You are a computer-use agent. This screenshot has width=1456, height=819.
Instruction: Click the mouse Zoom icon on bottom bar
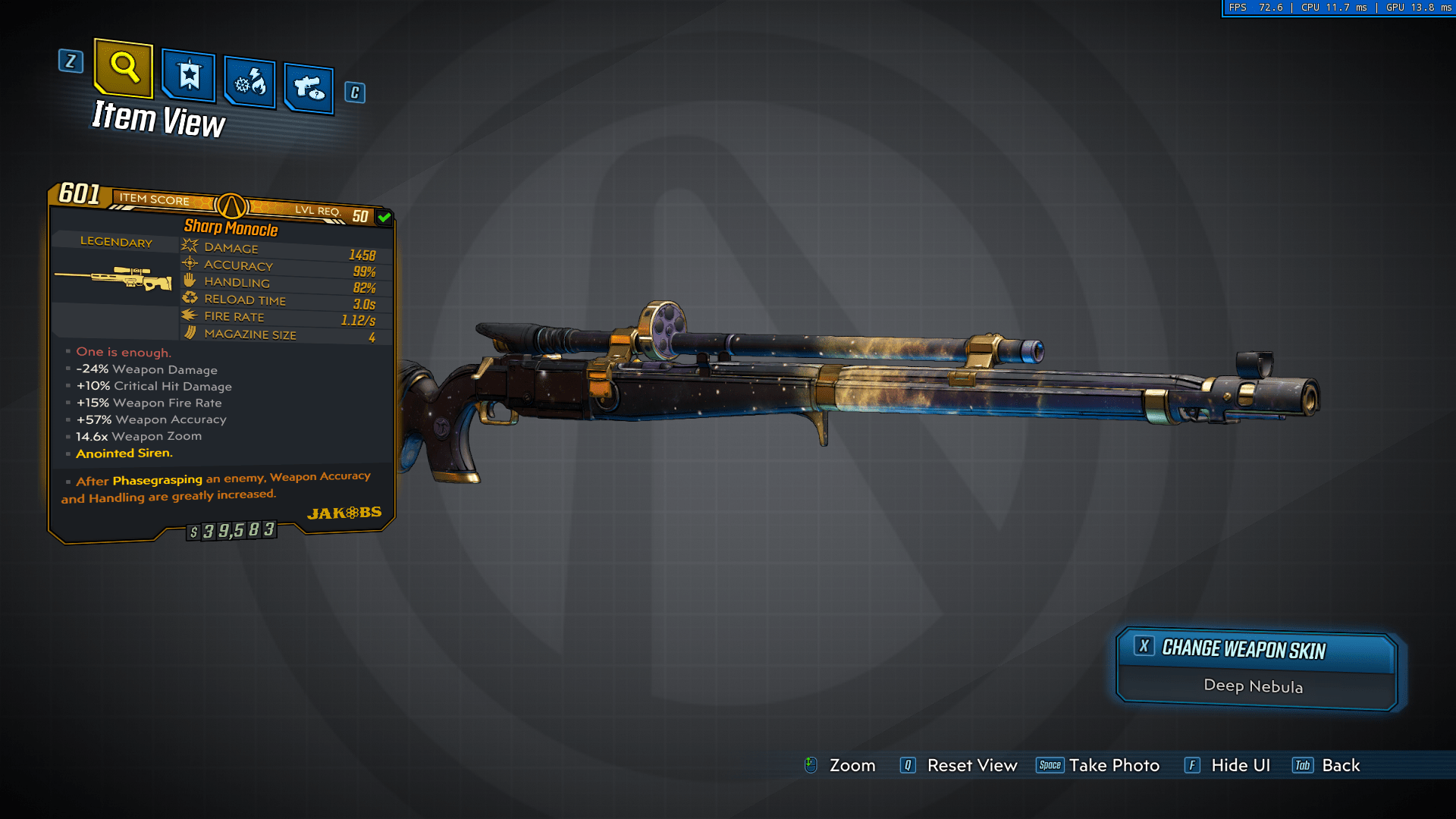point(811,765)
